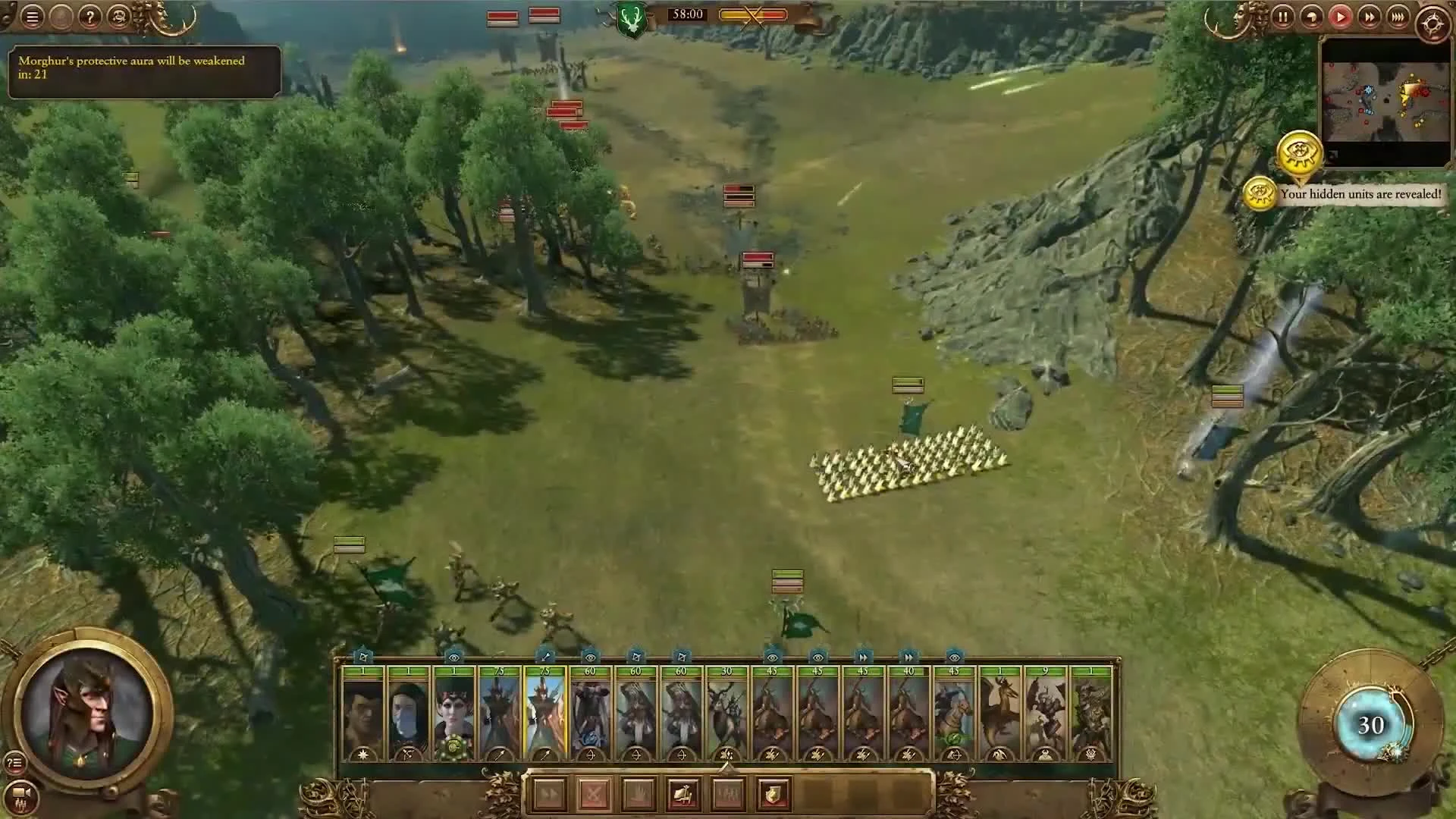Open the group formations icon
1456x819 pixels.
729,794
